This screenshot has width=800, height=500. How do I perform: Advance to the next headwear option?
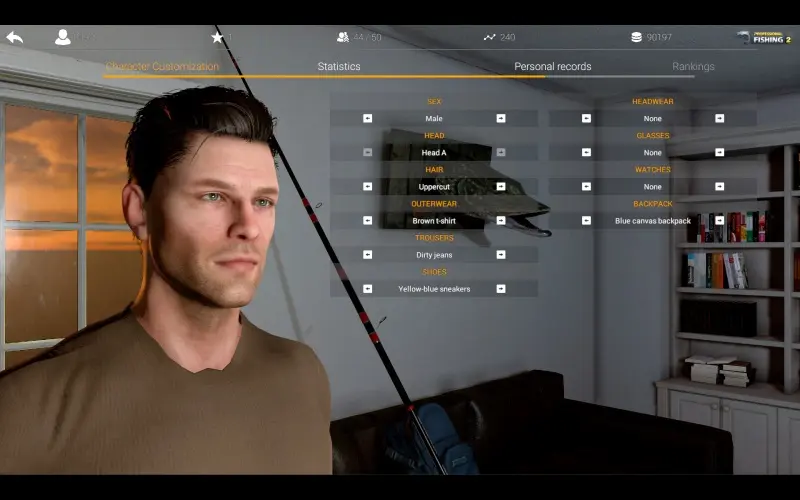[x=719, y=118]
